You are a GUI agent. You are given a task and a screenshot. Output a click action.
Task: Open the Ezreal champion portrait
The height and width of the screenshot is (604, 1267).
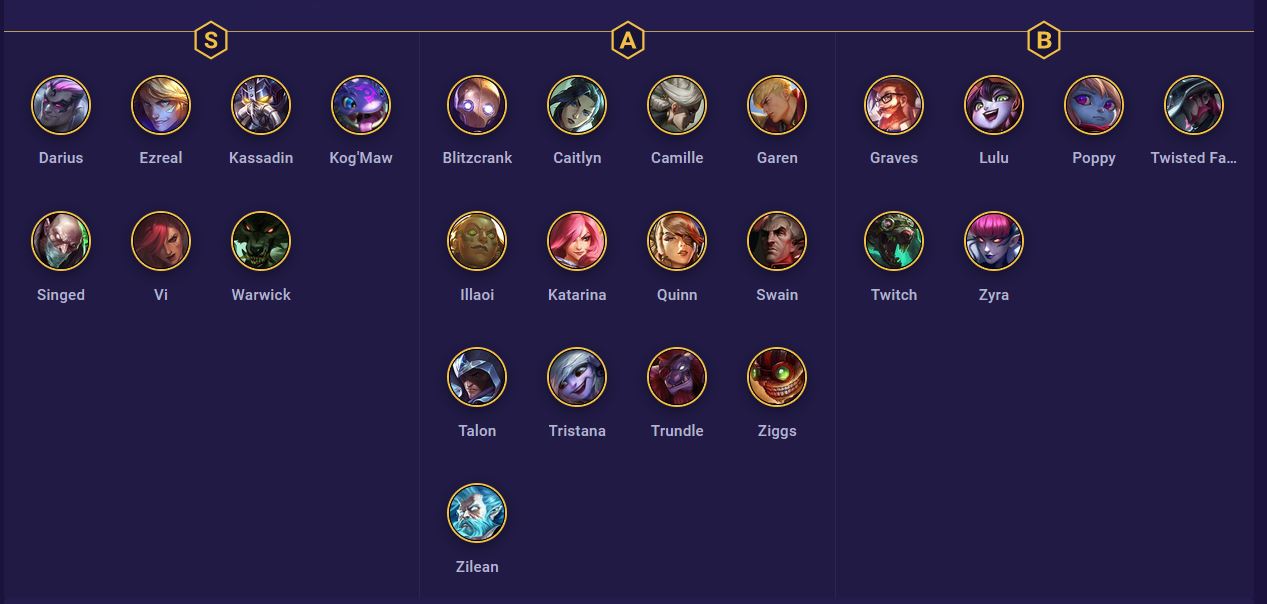[161, 105]
